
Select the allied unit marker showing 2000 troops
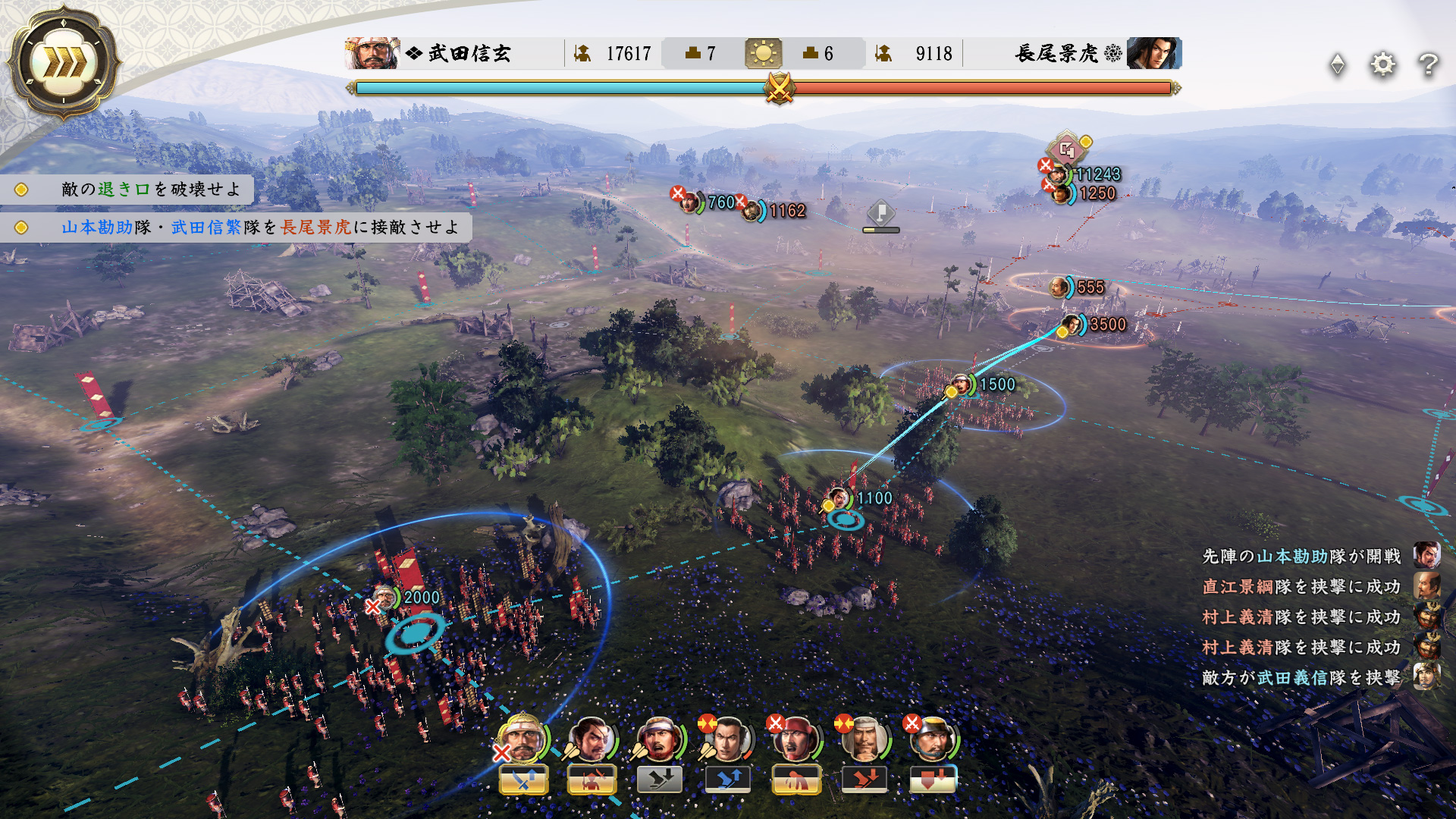pos(385,598)
